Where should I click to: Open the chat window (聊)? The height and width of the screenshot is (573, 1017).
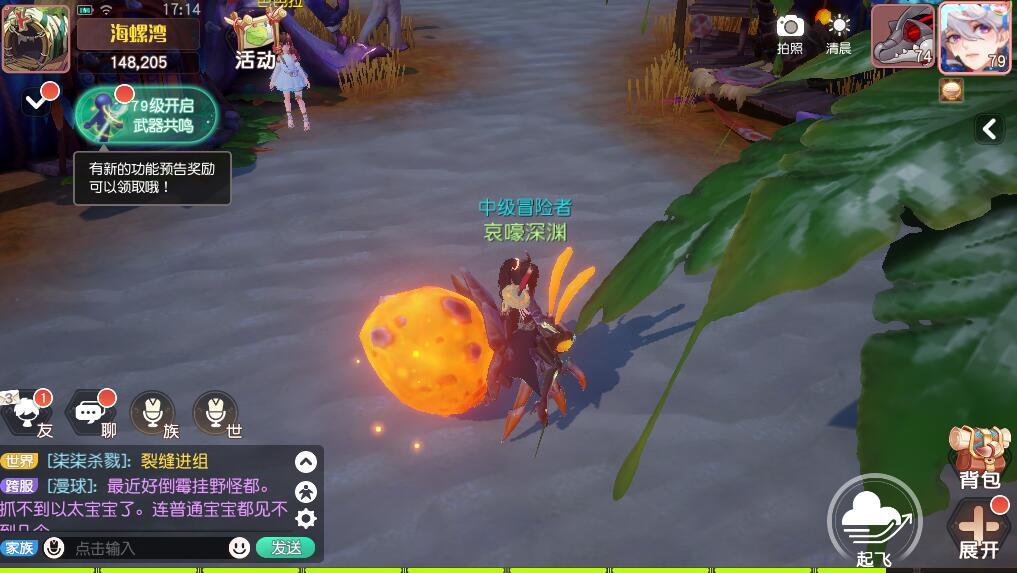(90, 413)
